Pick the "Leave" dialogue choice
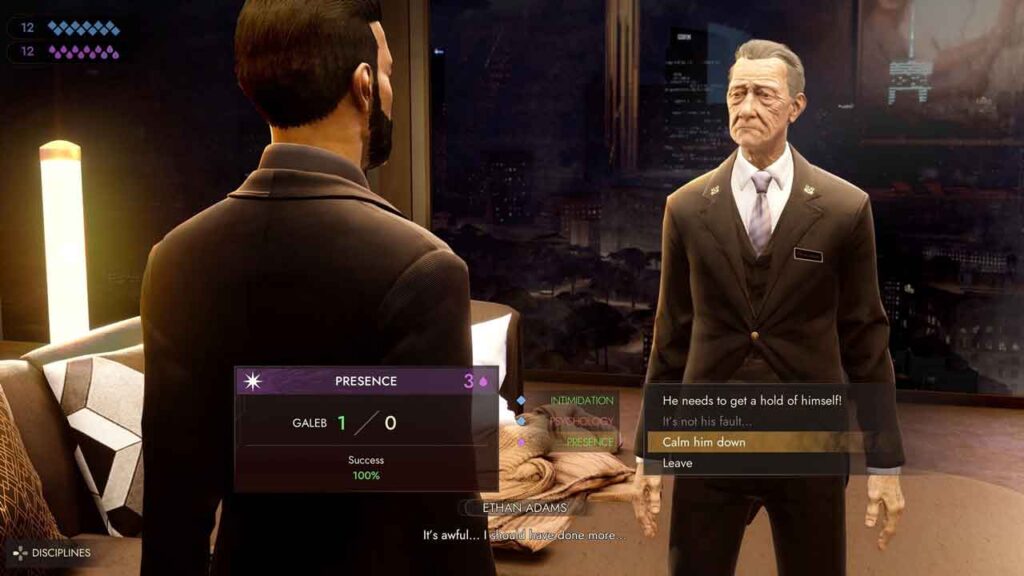Screen dimensions: 1024x576 [677, 463]
